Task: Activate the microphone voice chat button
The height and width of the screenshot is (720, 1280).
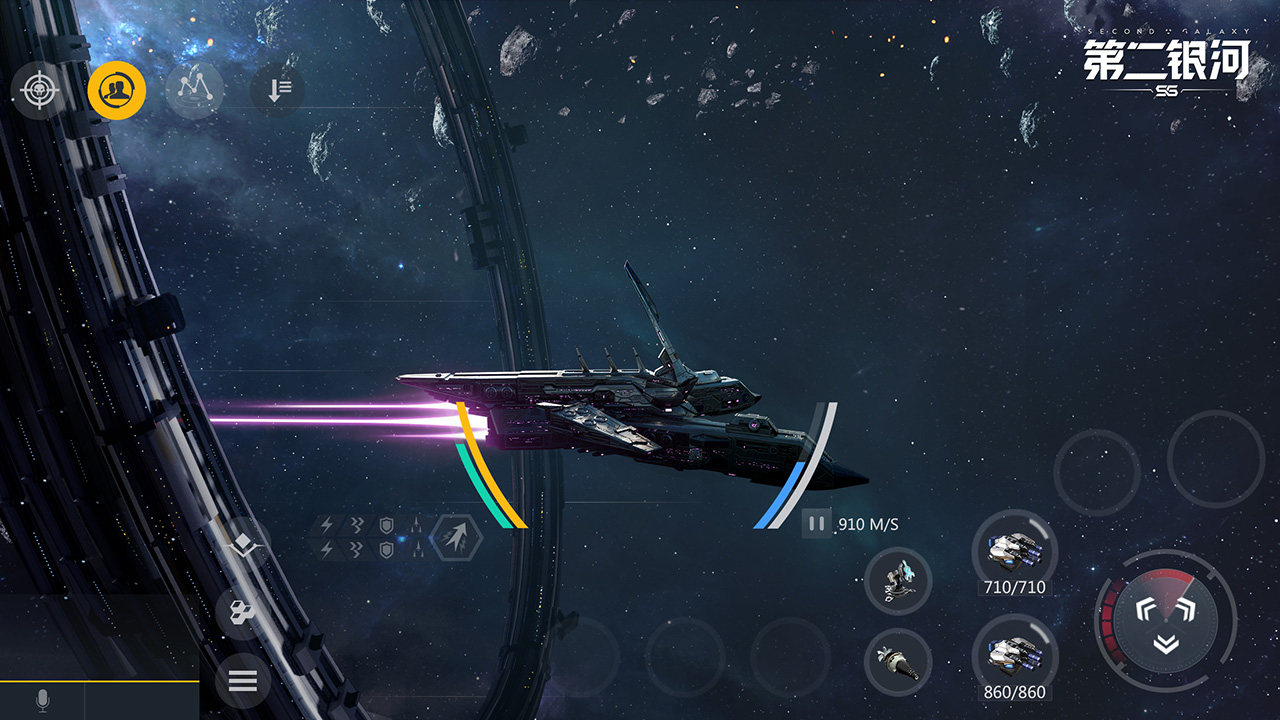Action: (x=43, y=701)
